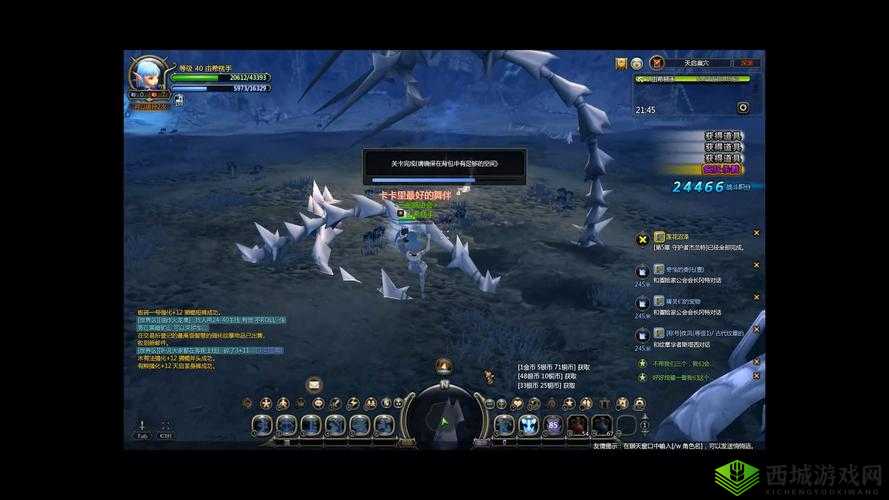Click the dark red skill slot

tap(577, 425)
